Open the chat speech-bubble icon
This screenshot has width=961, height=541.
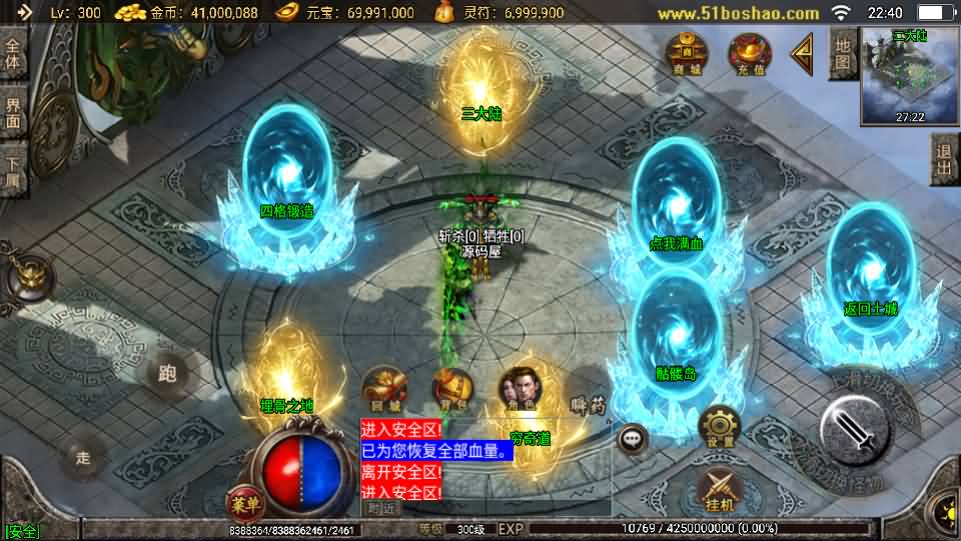632,437
